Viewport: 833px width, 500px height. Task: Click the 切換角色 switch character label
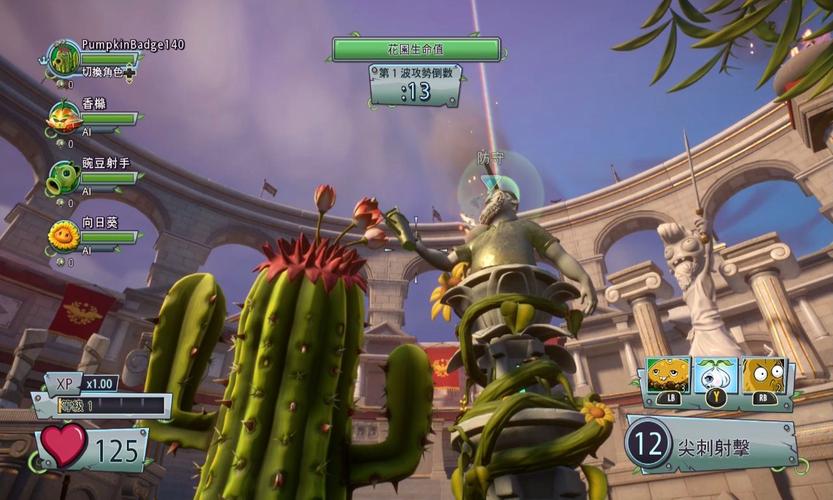tap(105, 72)
